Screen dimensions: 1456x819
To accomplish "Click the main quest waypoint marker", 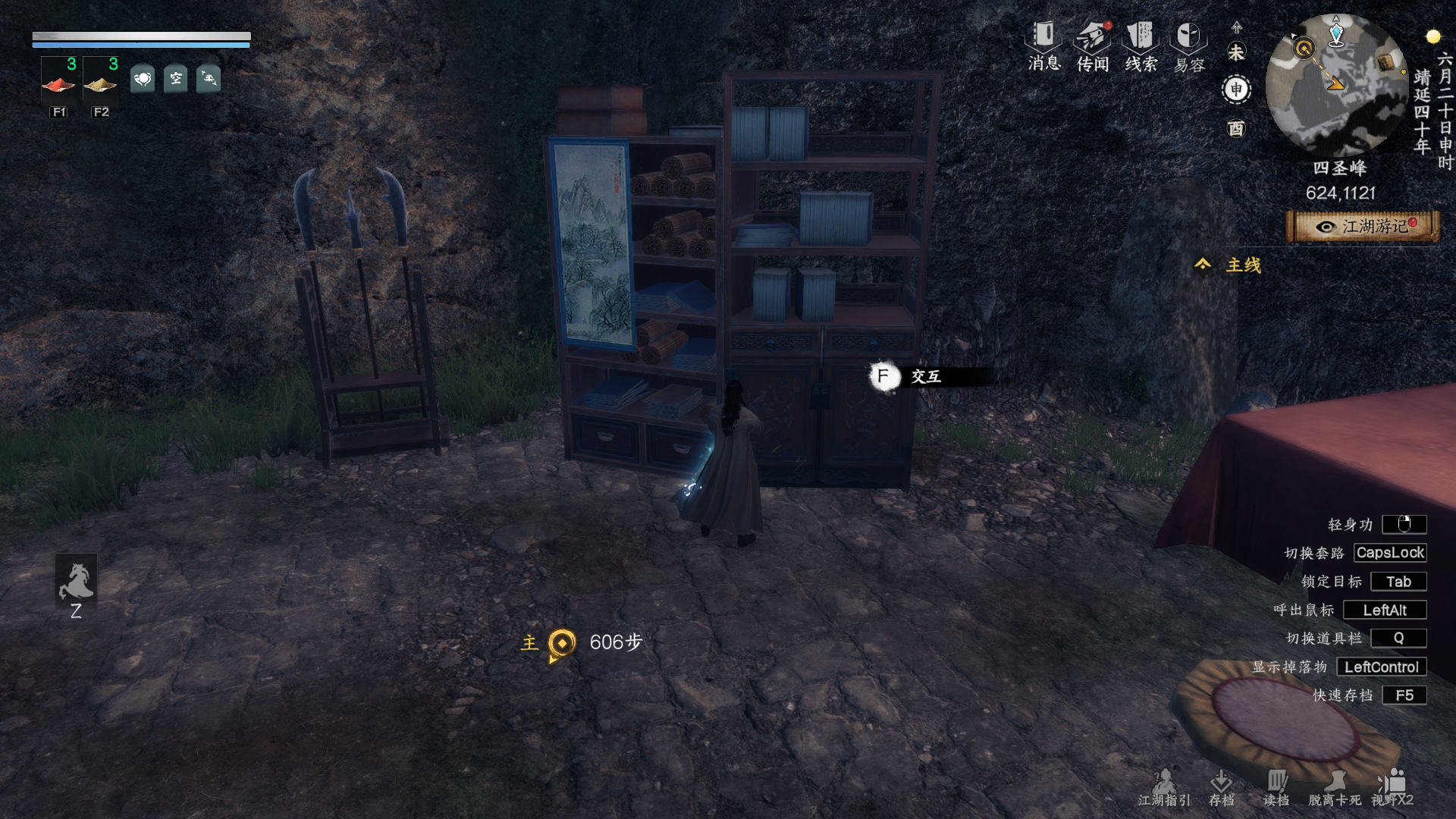I will tap(562, 644).
